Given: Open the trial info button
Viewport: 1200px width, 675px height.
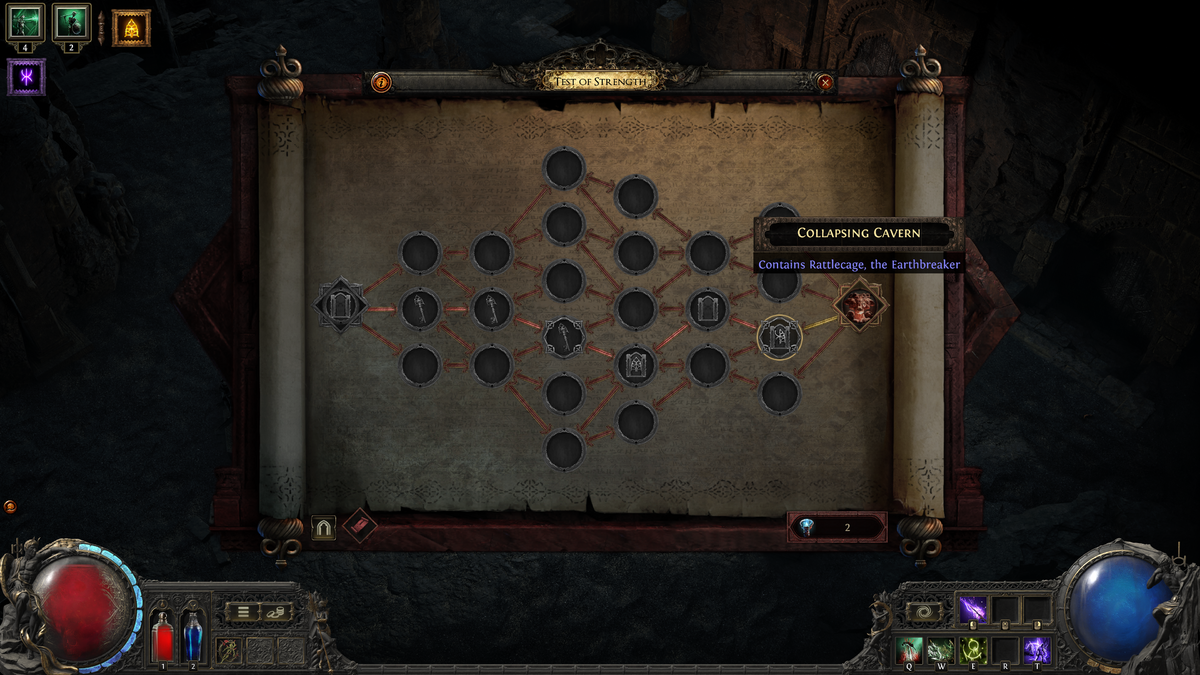Looking at the screenshot, I should click(x=381, y=83).
